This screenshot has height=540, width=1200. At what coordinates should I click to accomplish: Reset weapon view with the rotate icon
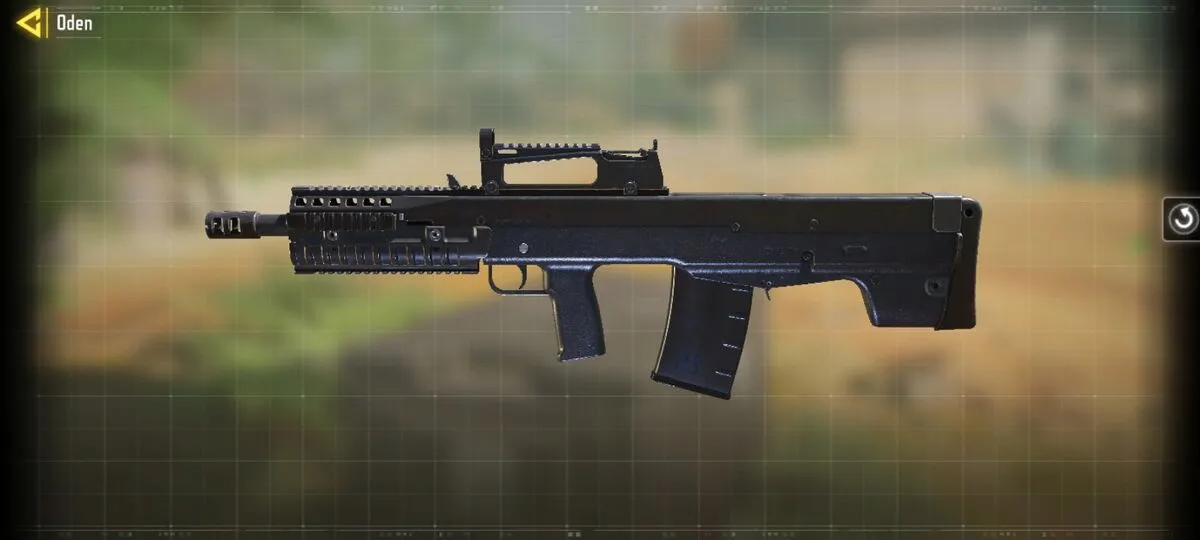pos(1183,219)
